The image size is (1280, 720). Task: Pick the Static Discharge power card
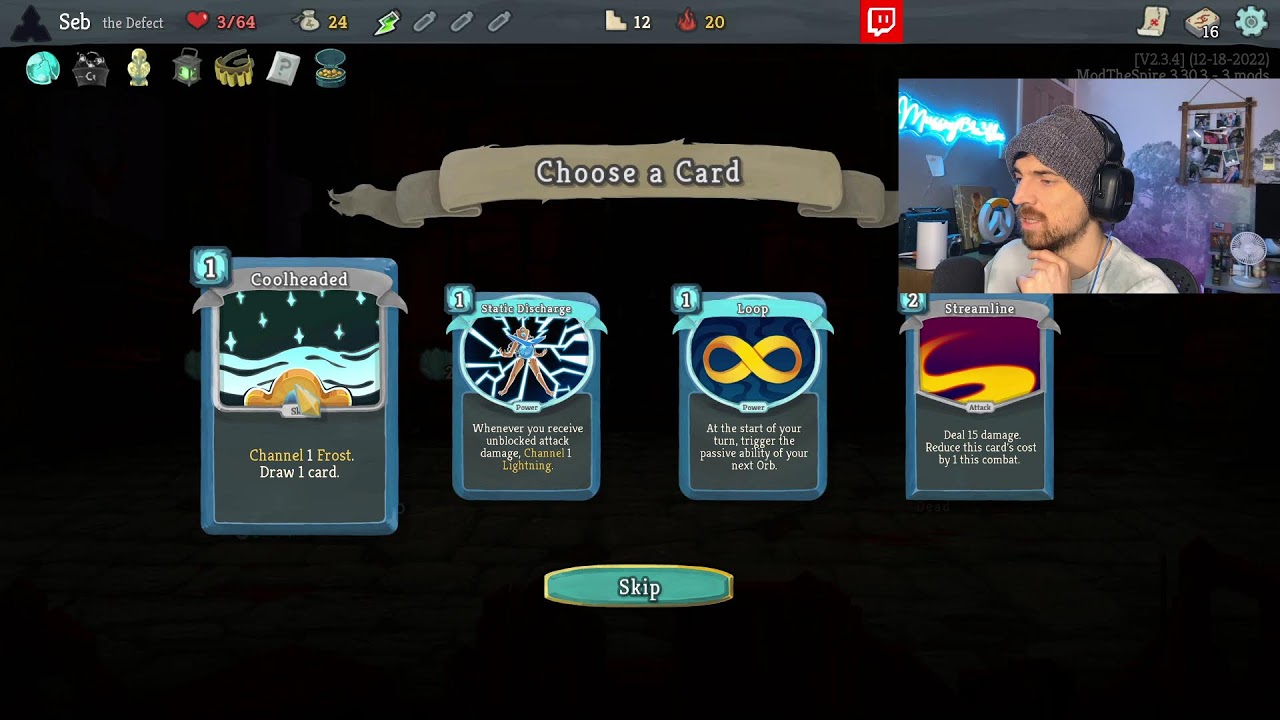pyautogui.click(x=526, y=396)
